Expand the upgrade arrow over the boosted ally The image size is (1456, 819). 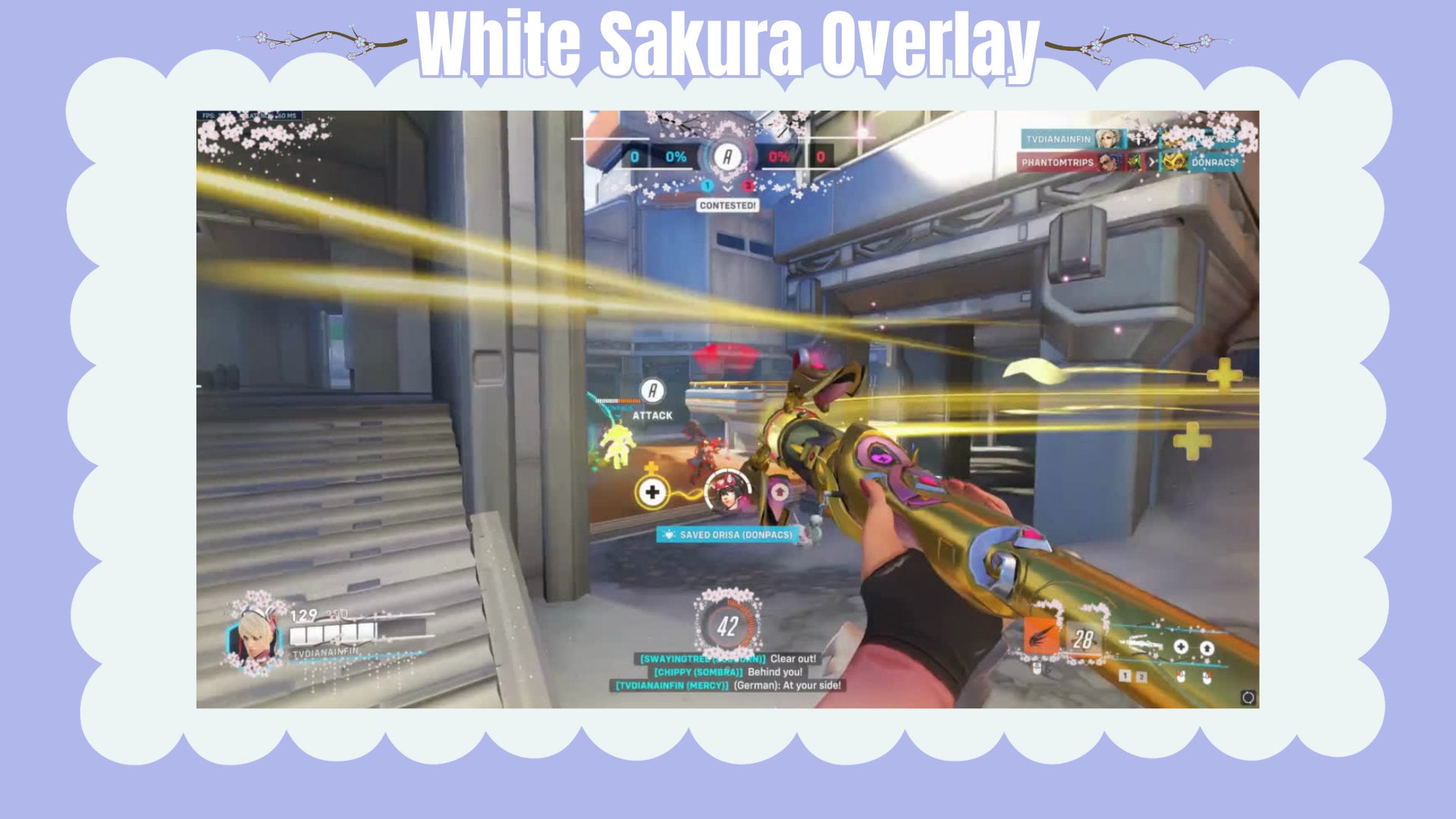click(780, 491)
